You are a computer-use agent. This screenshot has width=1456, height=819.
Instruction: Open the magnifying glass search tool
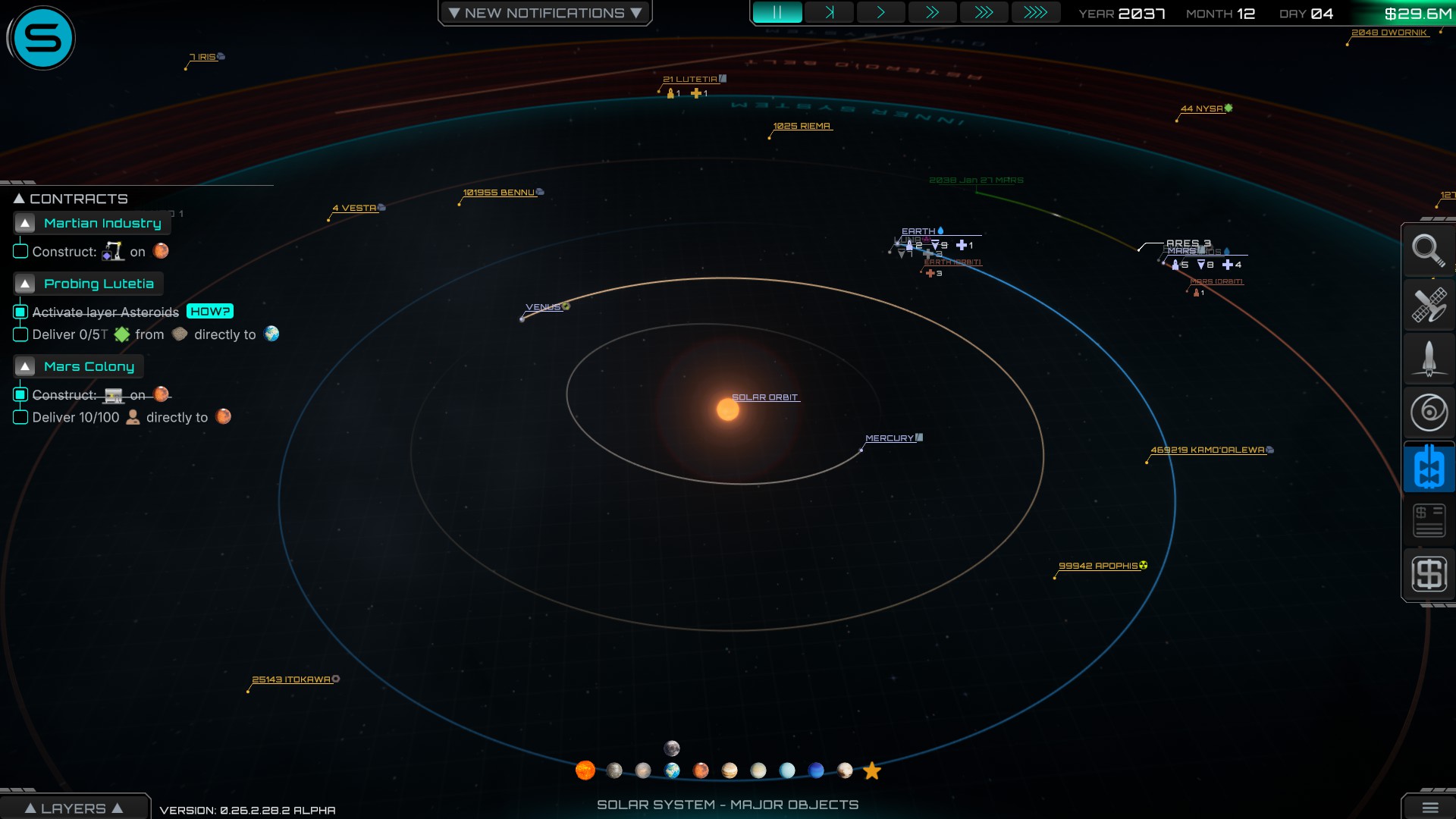pos(1428,250)
